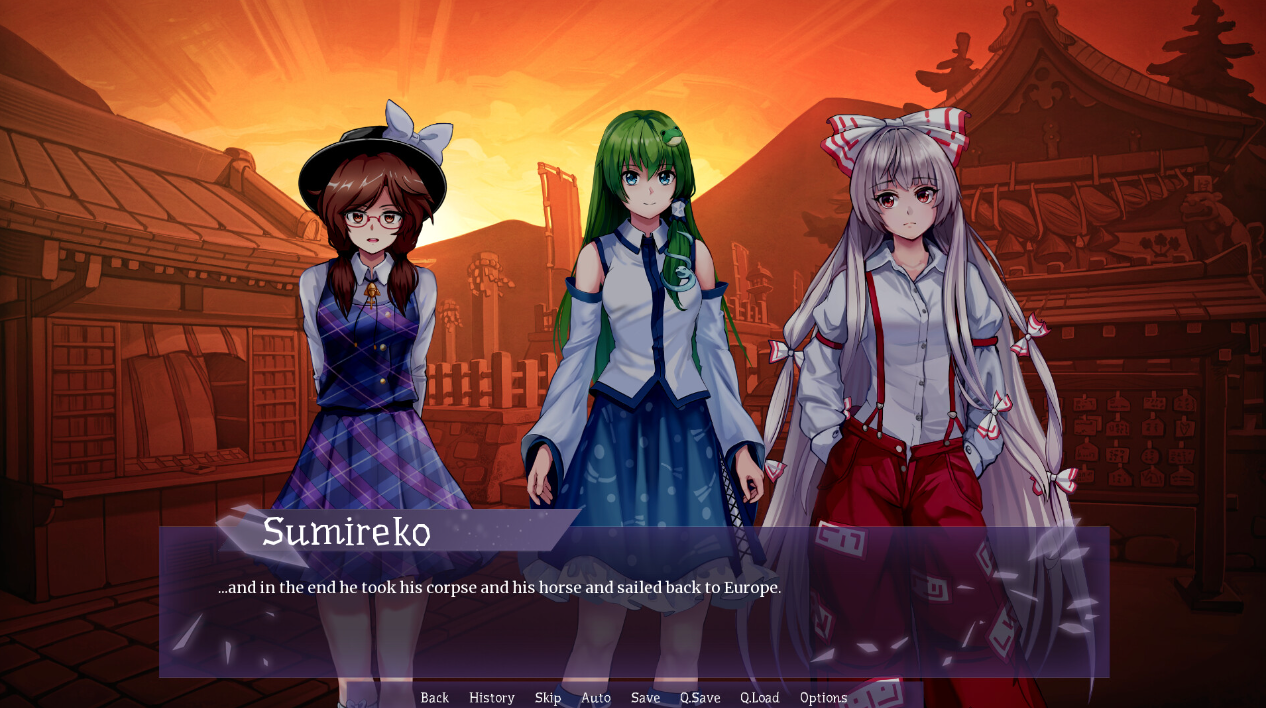Toggle Auto dialogue advance

tap(596, 697)
